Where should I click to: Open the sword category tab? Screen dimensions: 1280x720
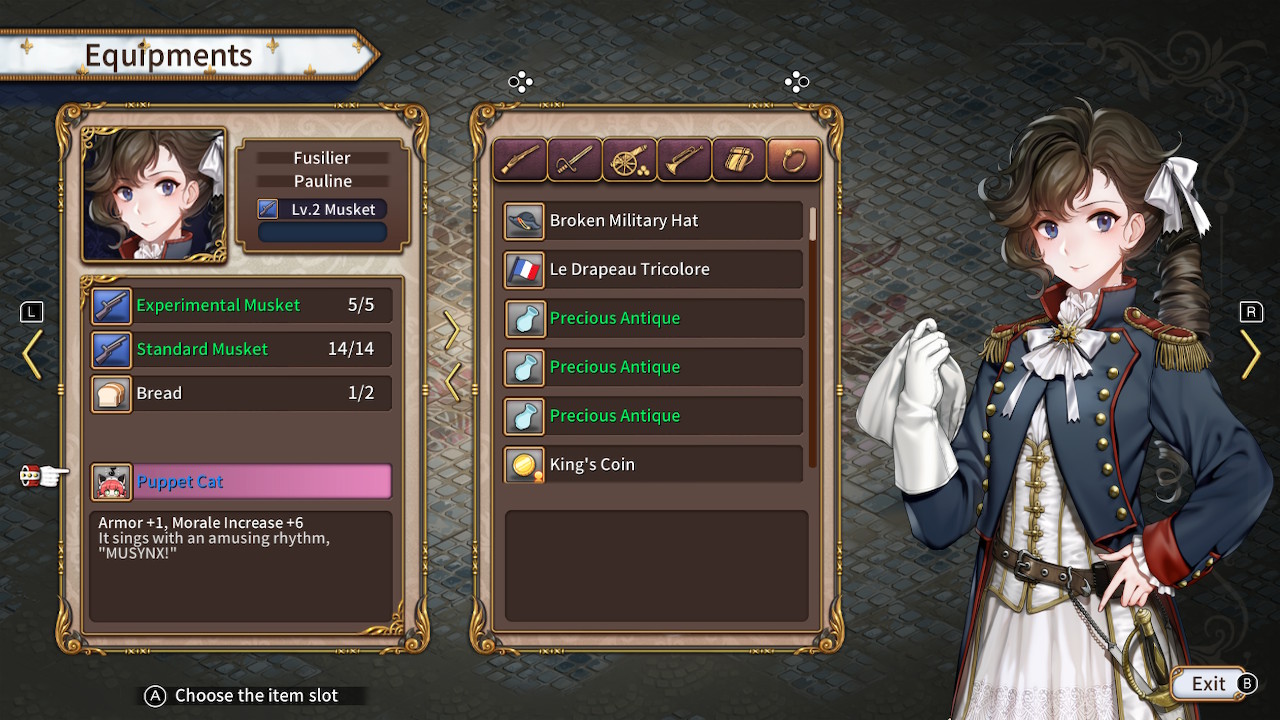[x=575, y=160]
